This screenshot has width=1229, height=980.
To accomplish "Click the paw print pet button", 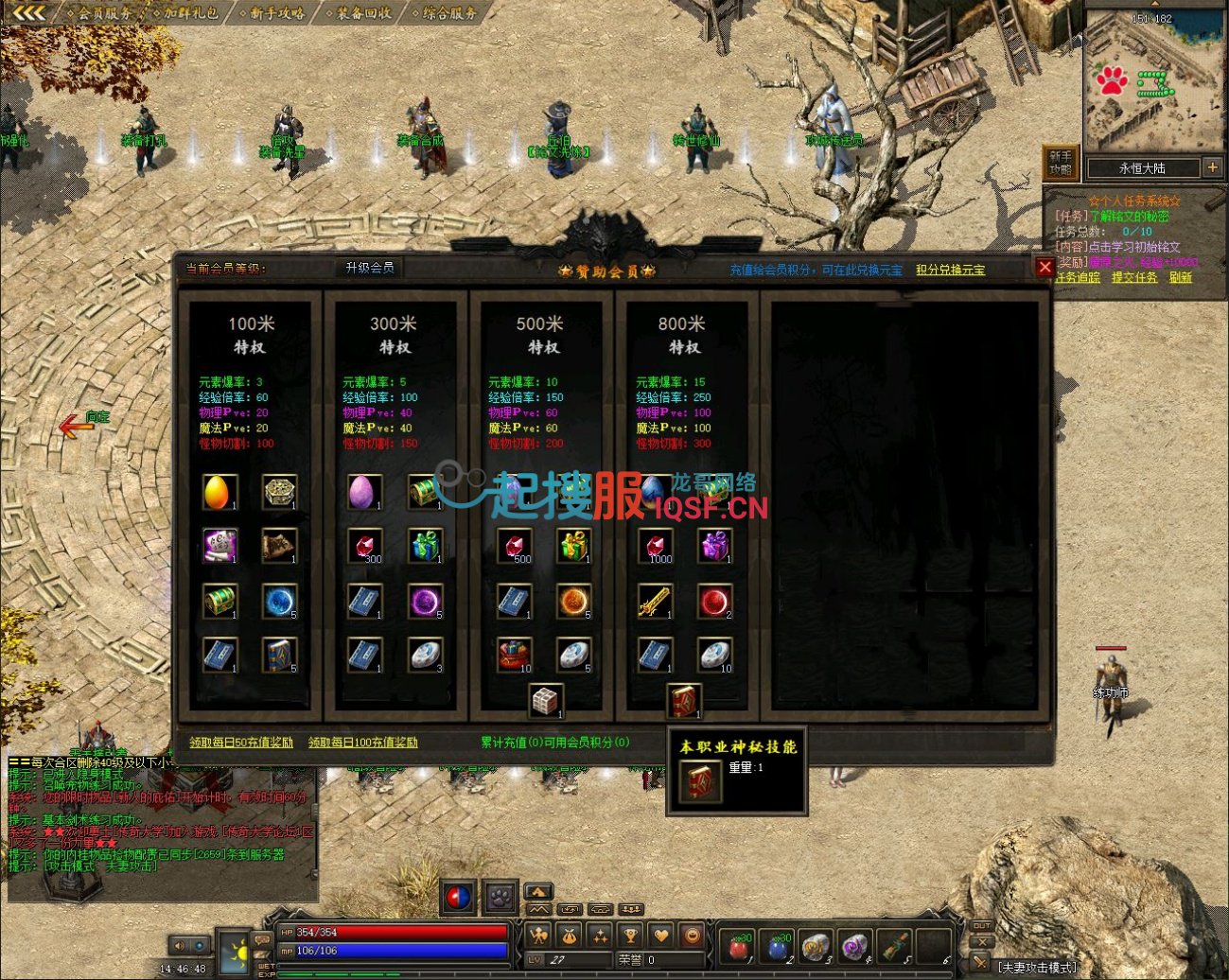I will tap(499, 896).
